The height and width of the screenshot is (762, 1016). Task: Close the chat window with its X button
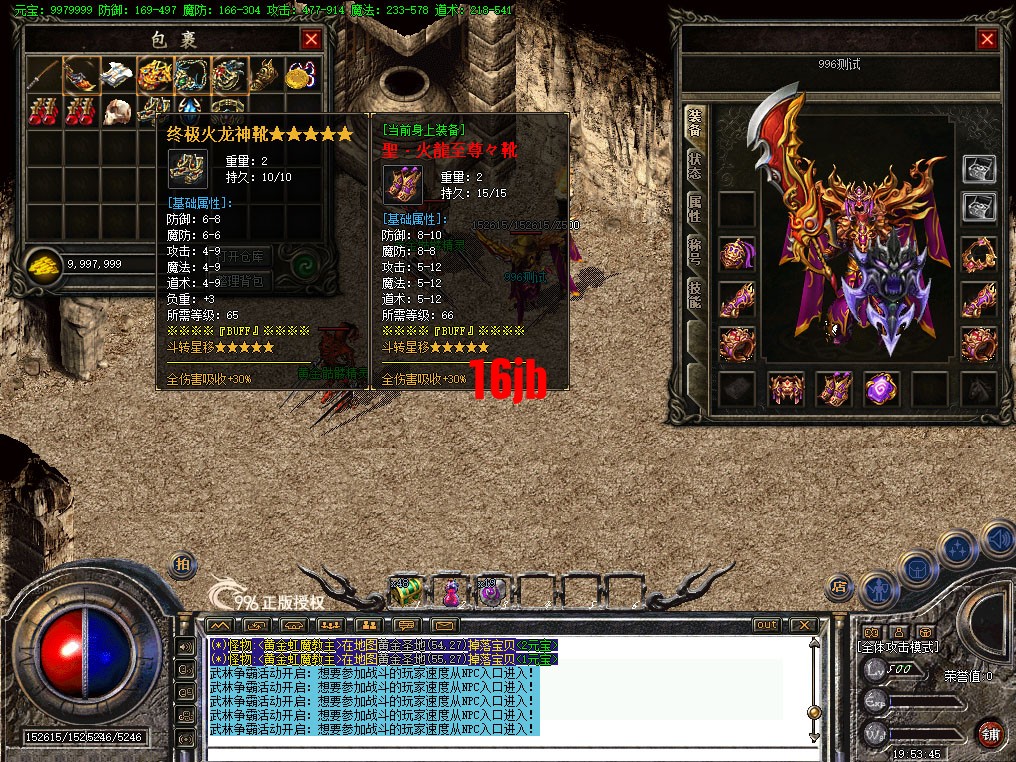pyautogui.click(x=803, y=625)
